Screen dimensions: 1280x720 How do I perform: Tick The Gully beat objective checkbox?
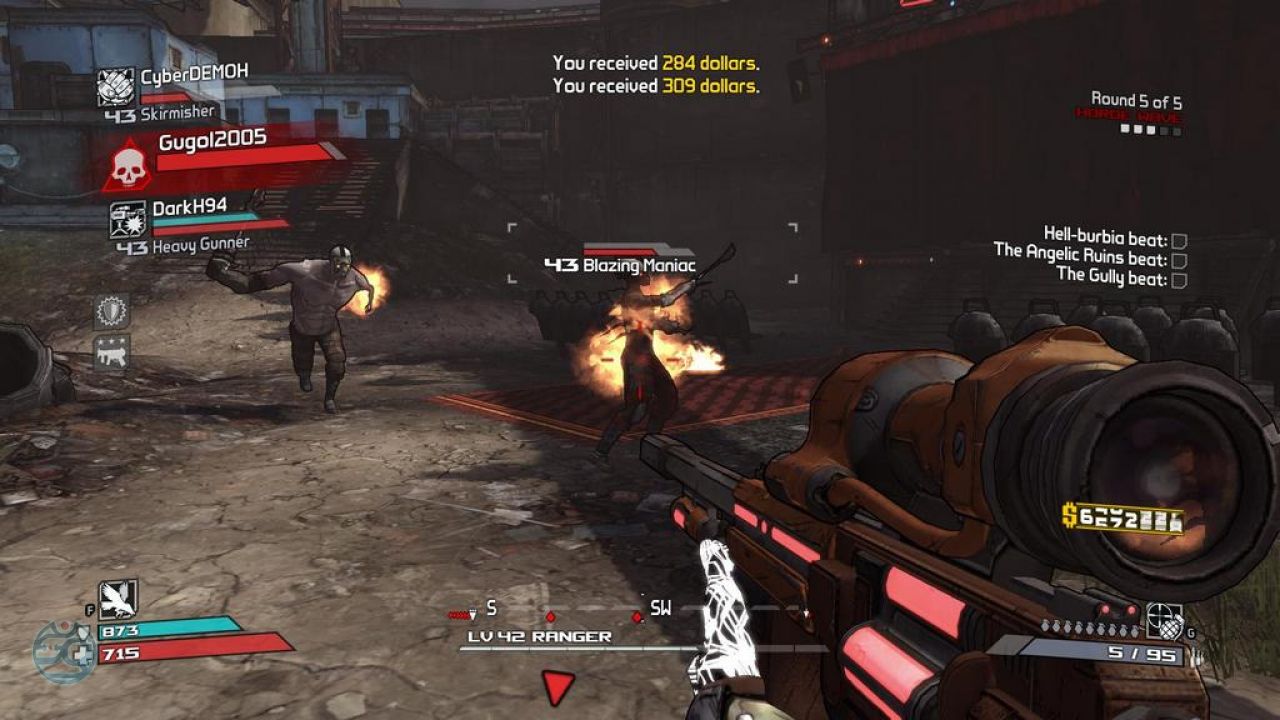1179,279
